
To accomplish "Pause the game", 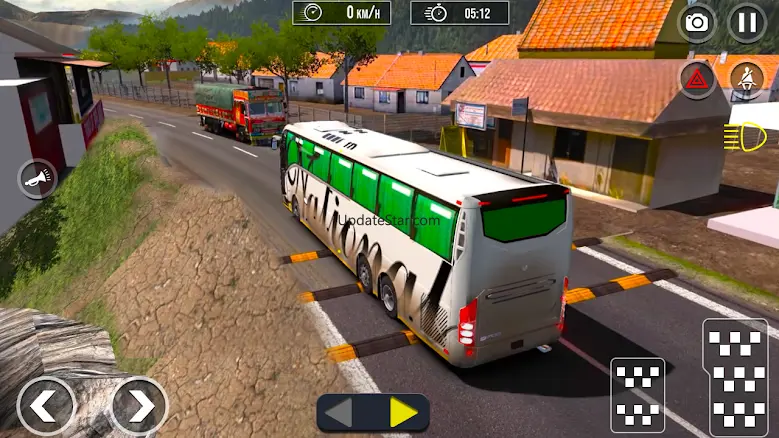I will tap(747, 23).
